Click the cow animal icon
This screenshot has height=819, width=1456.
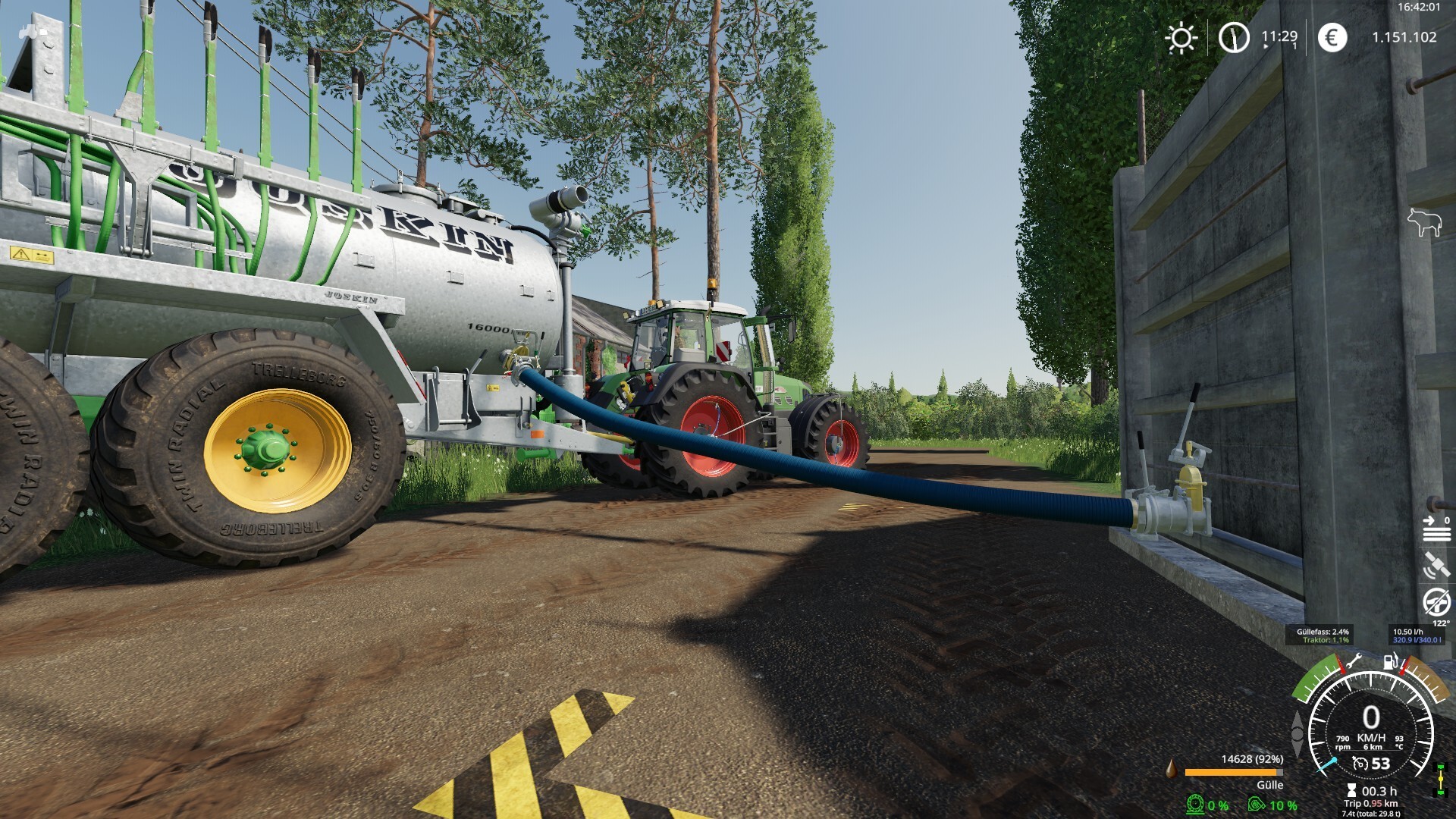(1423, 223)
